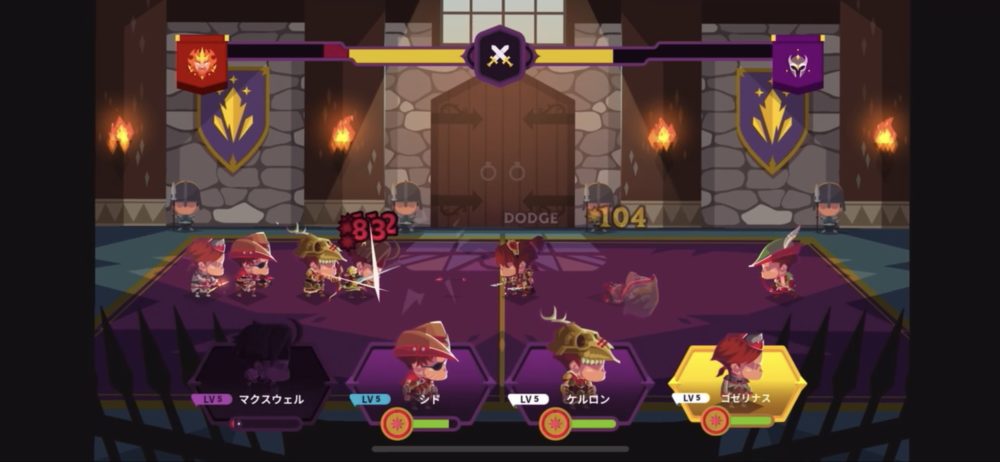Click the purple helmet enemy banner
This screenshot has width=1000, height=462.
pyautogui.click(x=797, y=62)
